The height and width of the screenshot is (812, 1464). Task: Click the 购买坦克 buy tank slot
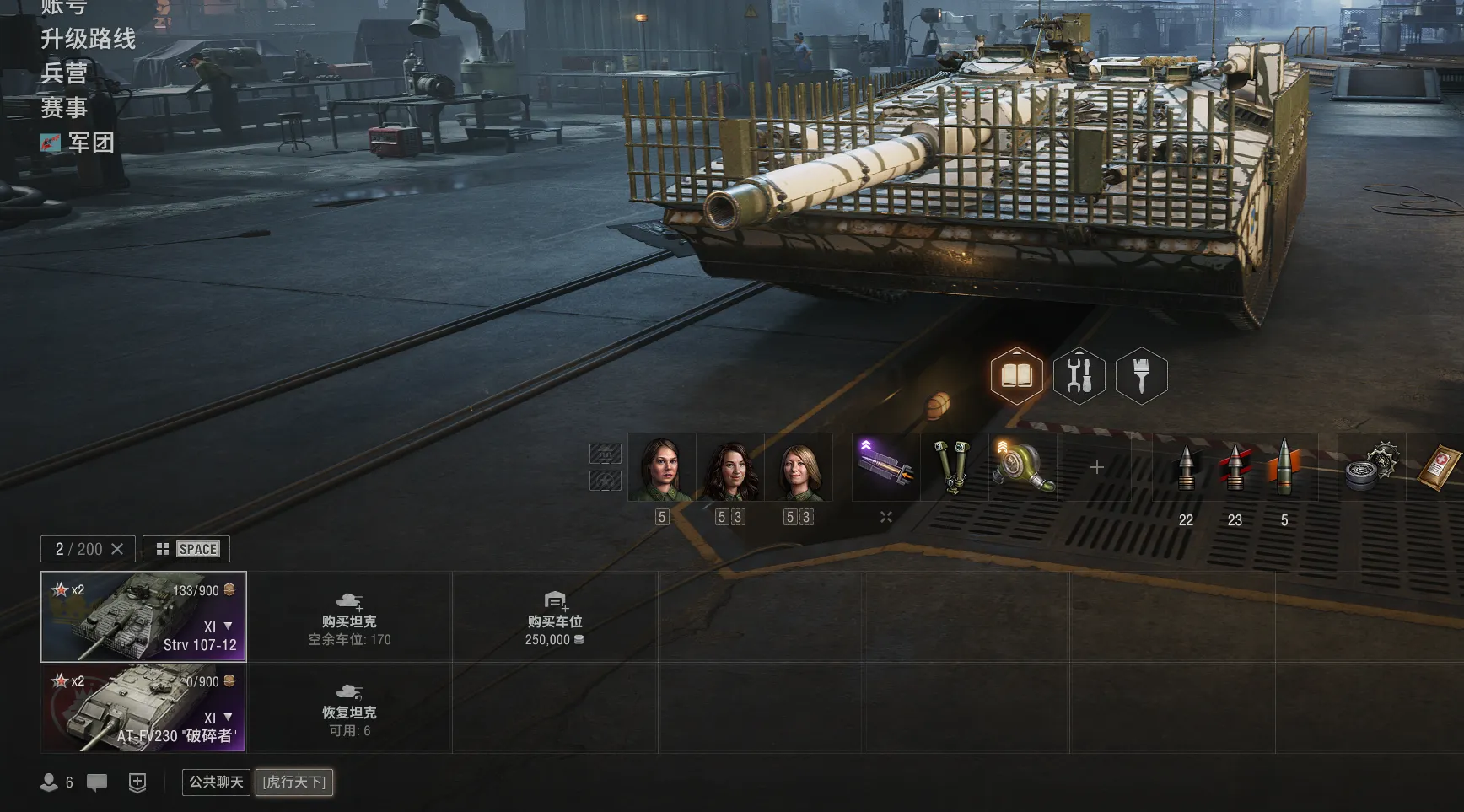tap(349, 618)
